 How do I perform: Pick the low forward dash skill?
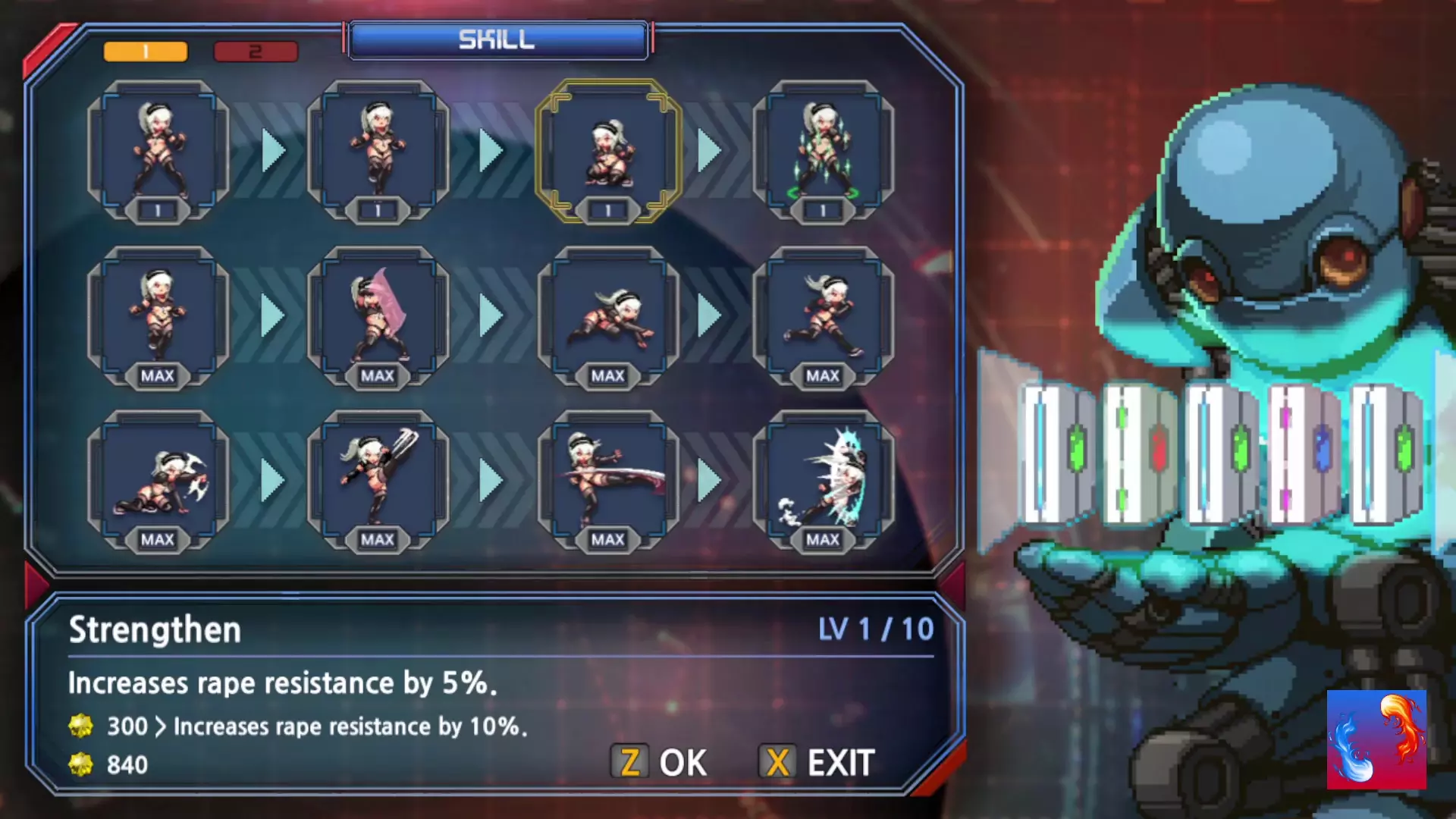point(608,315)
